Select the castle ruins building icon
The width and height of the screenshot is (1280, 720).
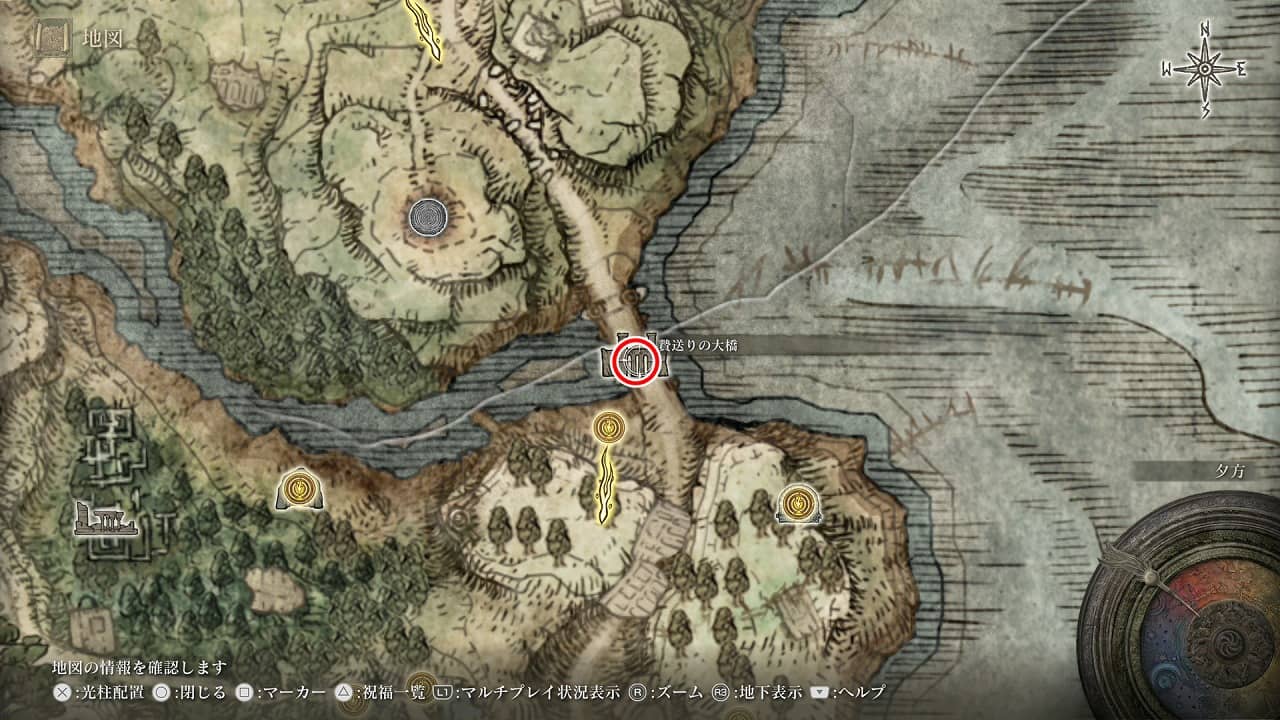coord(106,520)
